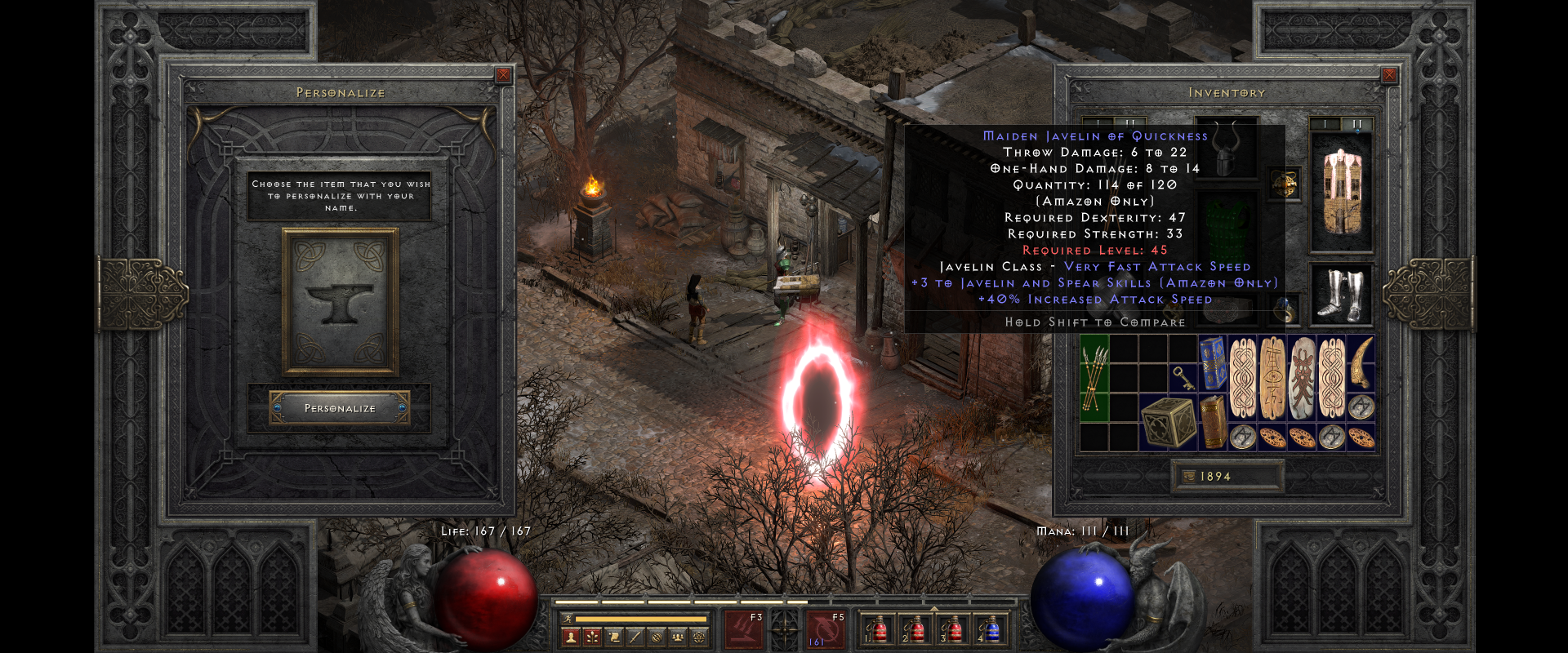The width and height of the screenshot is (1568, 653).
Task: Select the F5 lightning skill icon
Action: 826,631
